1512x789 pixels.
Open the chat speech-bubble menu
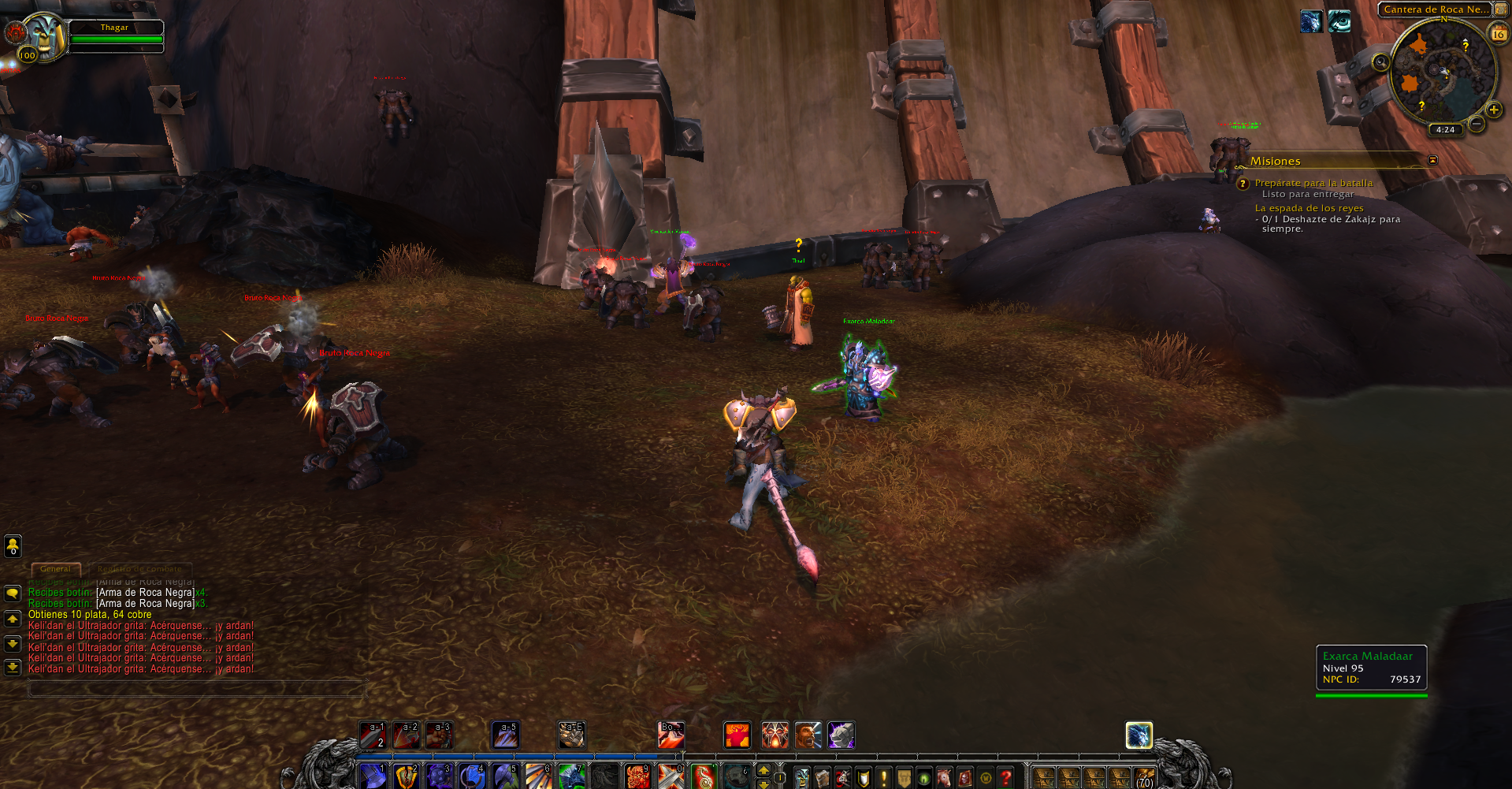click(13, 593)
